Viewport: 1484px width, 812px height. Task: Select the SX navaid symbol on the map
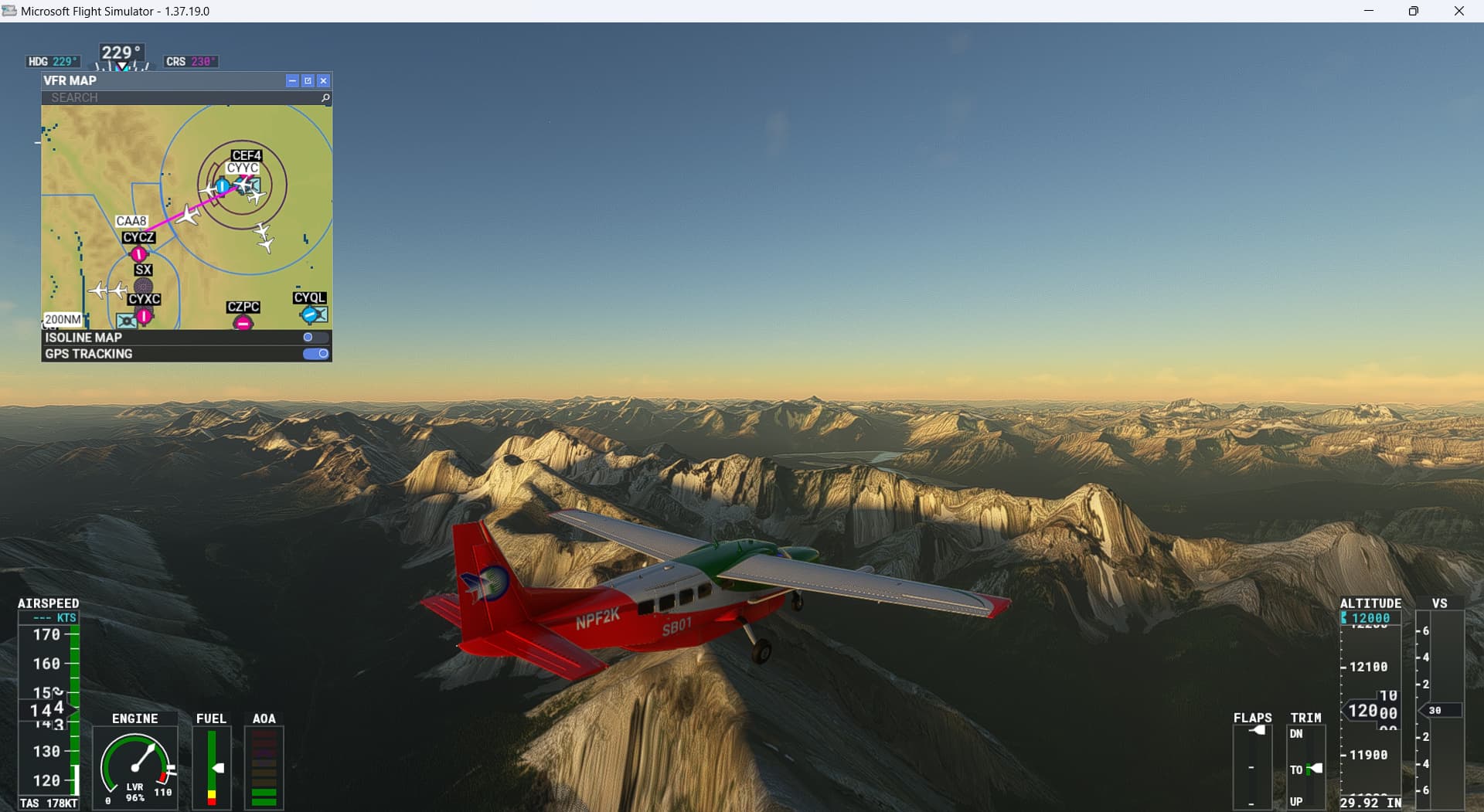click(144, 284)
